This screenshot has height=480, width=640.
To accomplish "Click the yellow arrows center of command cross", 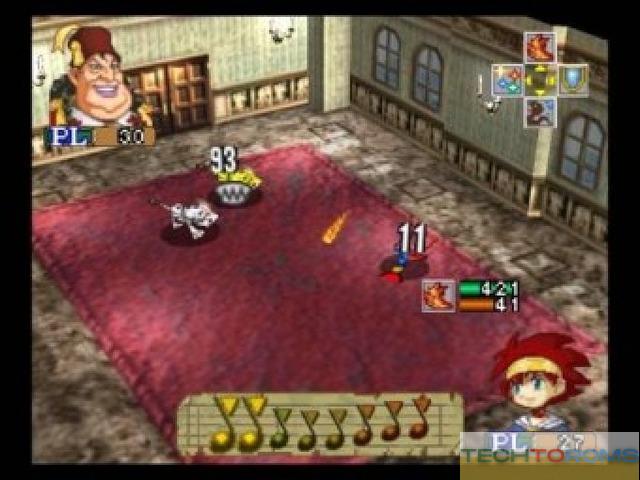I will 540,79.
